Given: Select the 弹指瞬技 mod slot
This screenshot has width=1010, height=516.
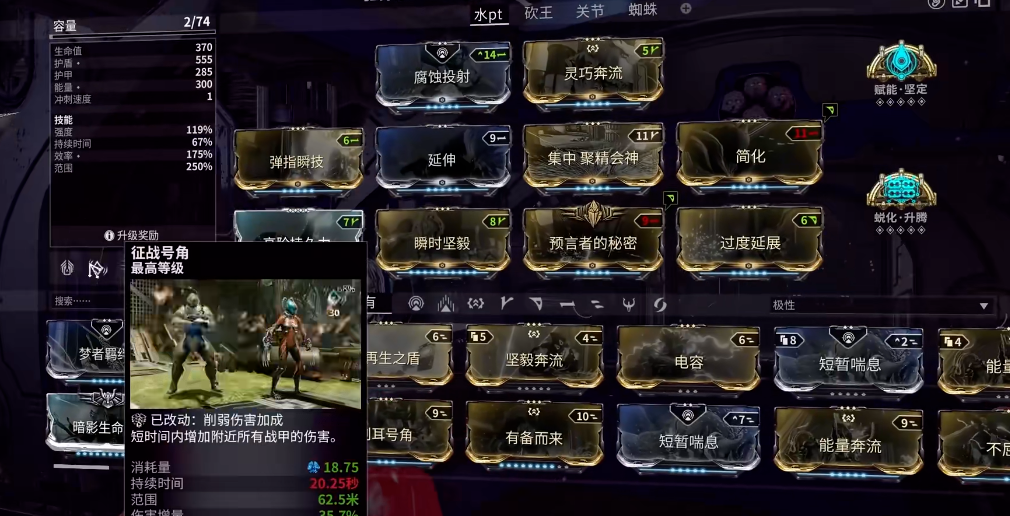Looking at the screenshot, I should [x=298, y=158].
